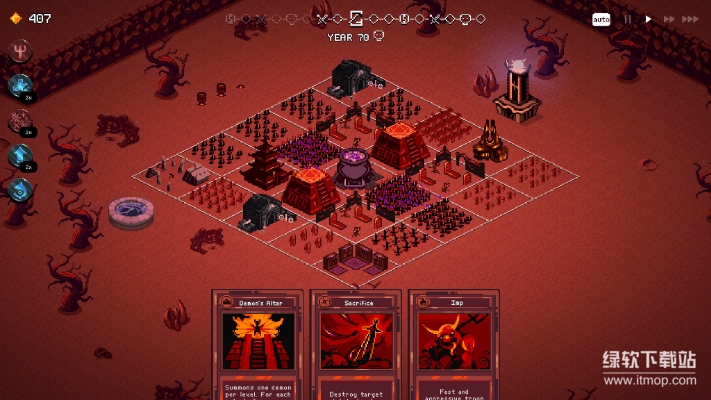The image size is (711, 400).
Task: Select the skull marker on the timeline
Action: (x=466, y=18)
